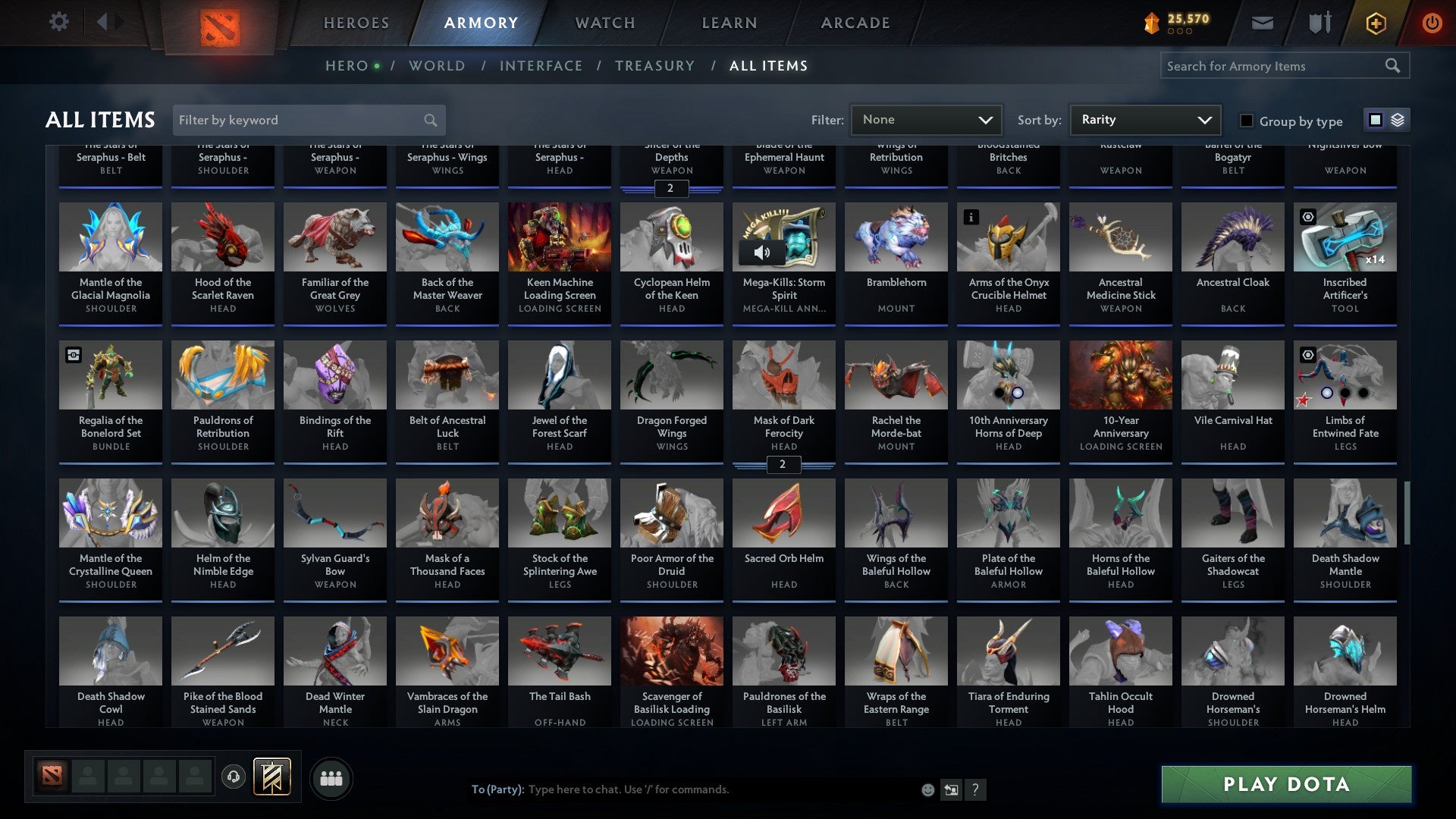The image size is (1456, 819).
Task: Enable the Group by type checkbox
Action: click(1246, 121)
